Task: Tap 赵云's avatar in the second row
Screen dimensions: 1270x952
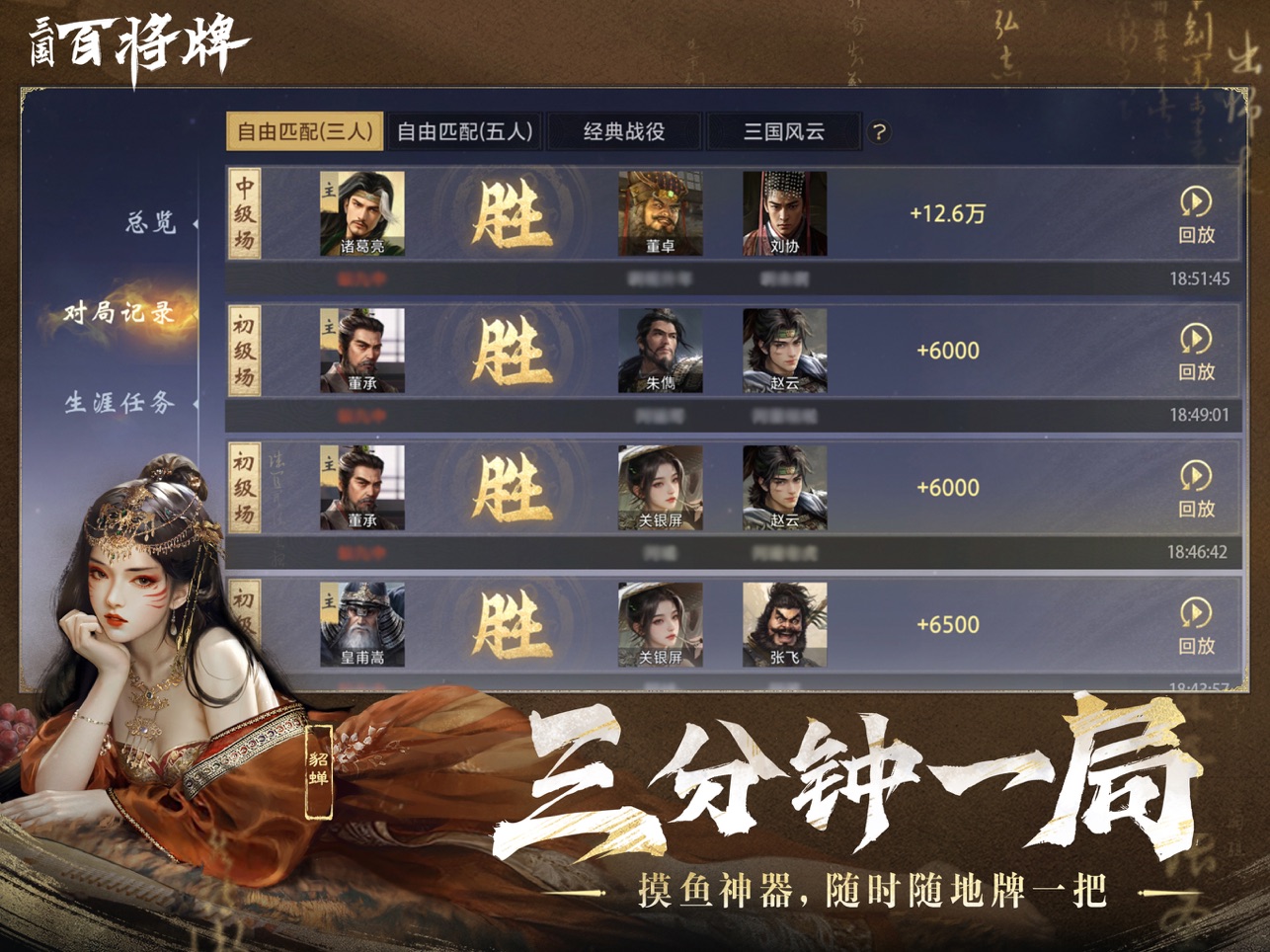Action: 785,349
